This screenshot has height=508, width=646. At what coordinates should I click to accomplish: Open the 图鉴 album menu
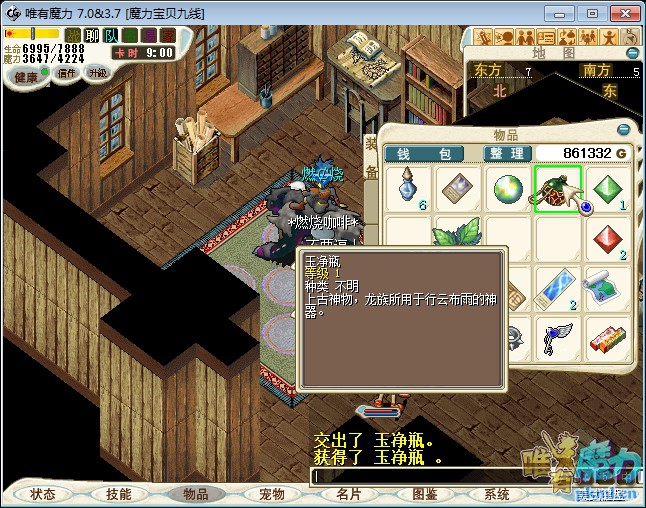click(x=424, y=494)
